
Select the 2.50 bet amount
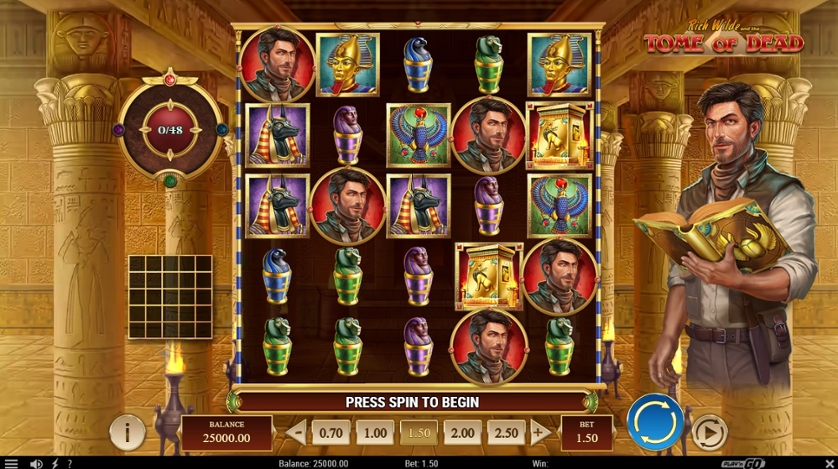[506, 433]
